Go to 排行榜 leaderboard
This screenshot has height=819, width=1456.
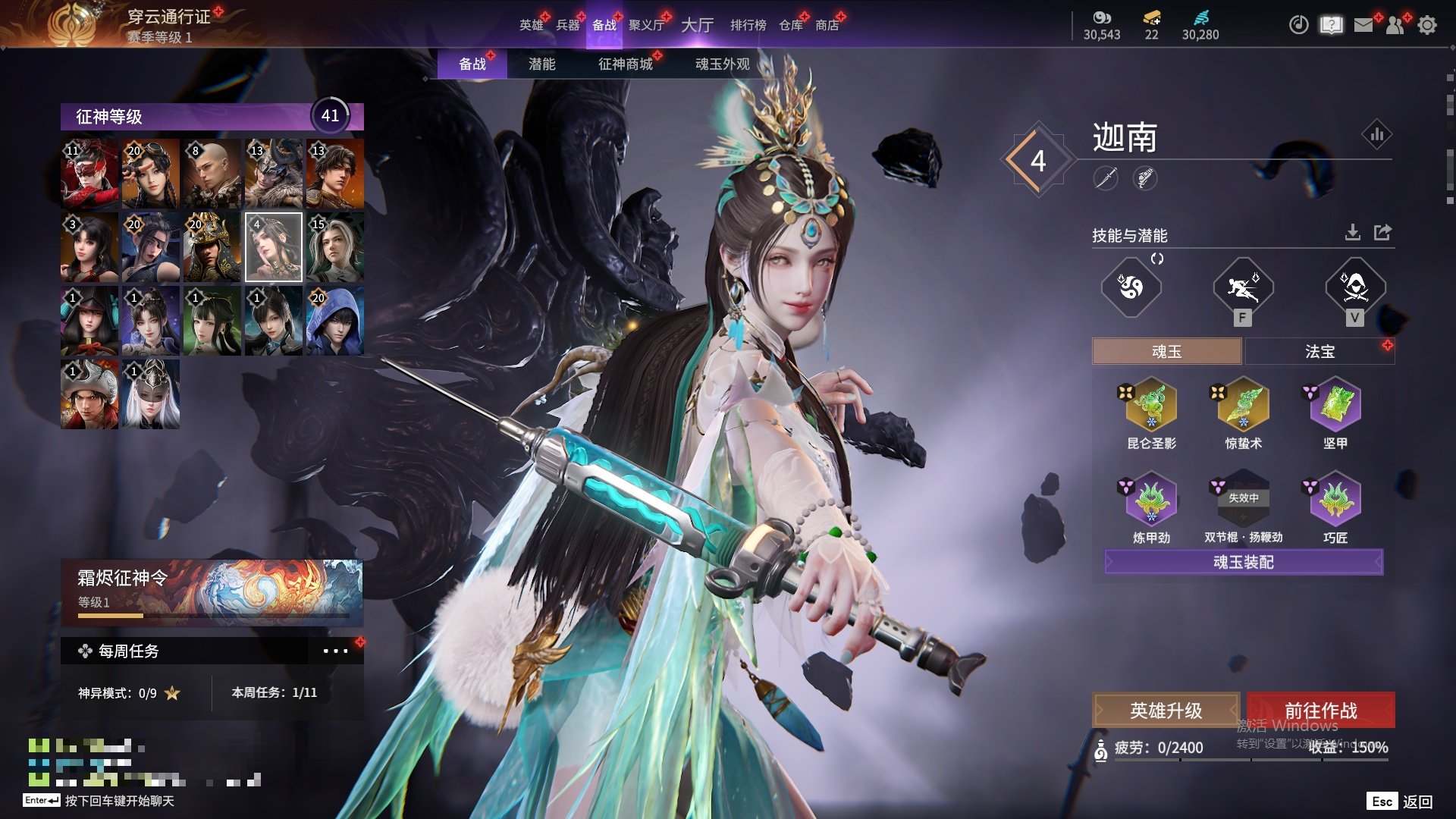(748, 25)
